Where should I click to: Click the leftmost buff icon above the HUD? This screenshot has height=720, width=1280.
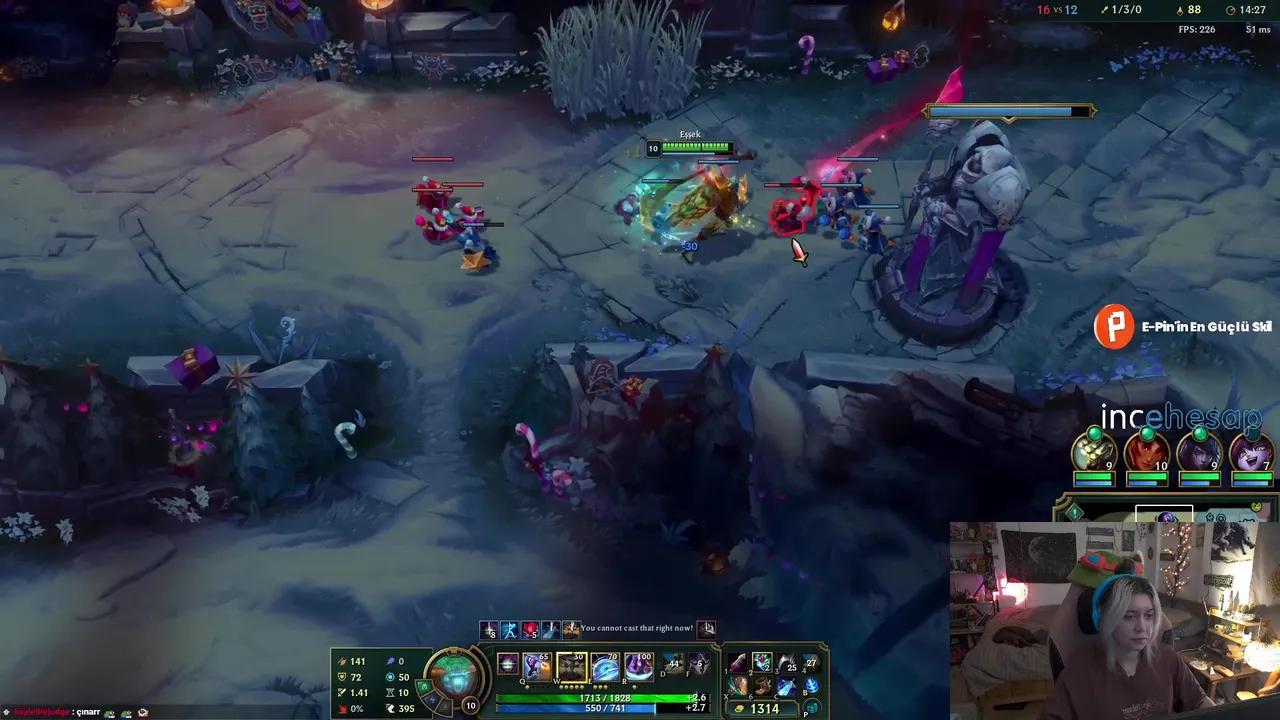click(x=487, y=631)
